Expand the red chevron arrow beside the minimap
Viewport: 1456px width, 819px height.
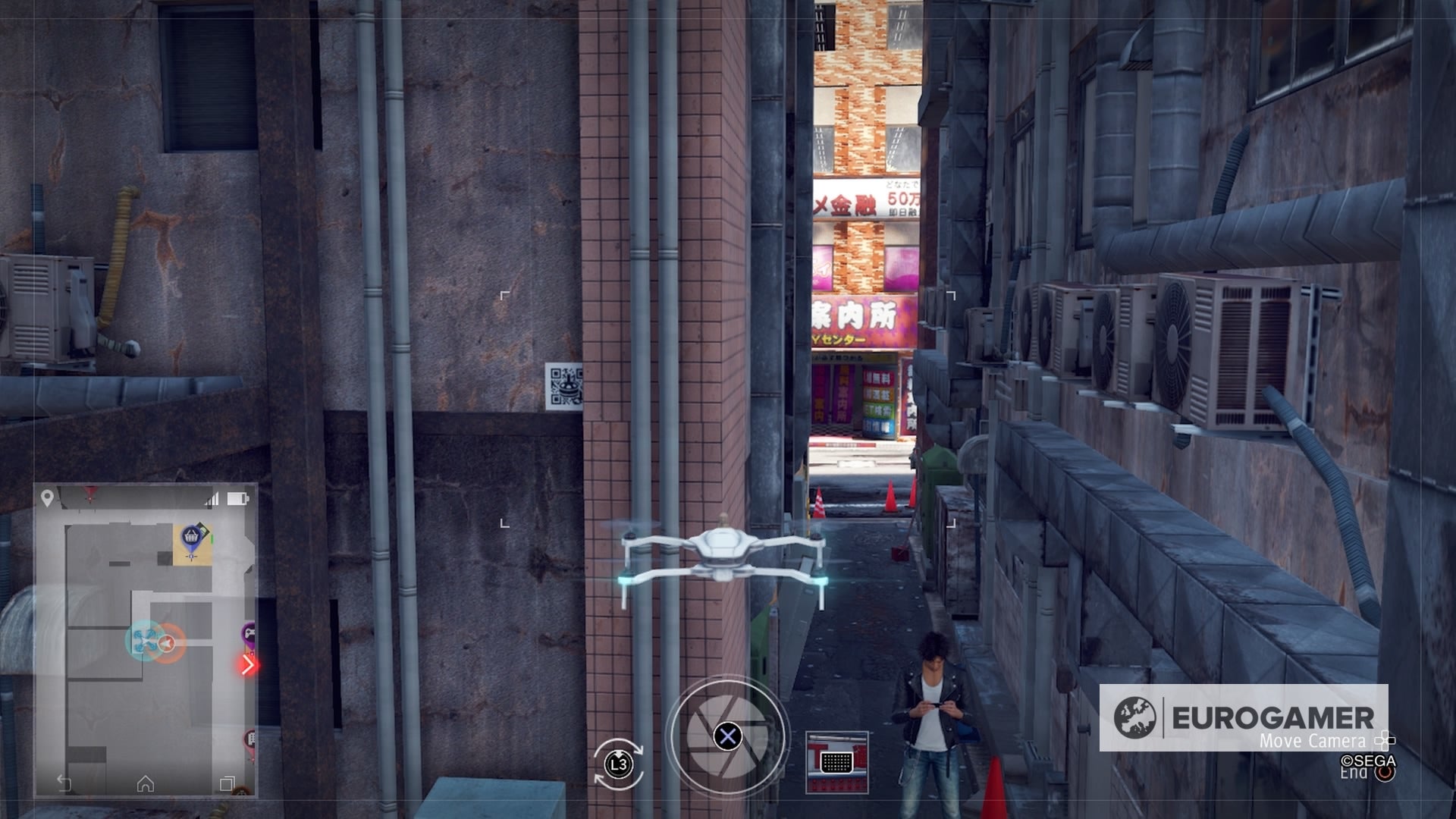coord(247,665)
